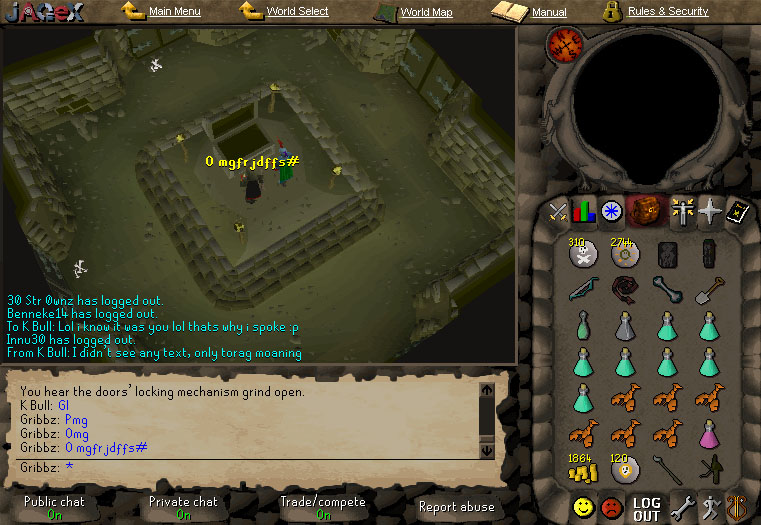Open the yellow smiley friends list
Viewport: 761px width, 525px height.
click(583, 508)
